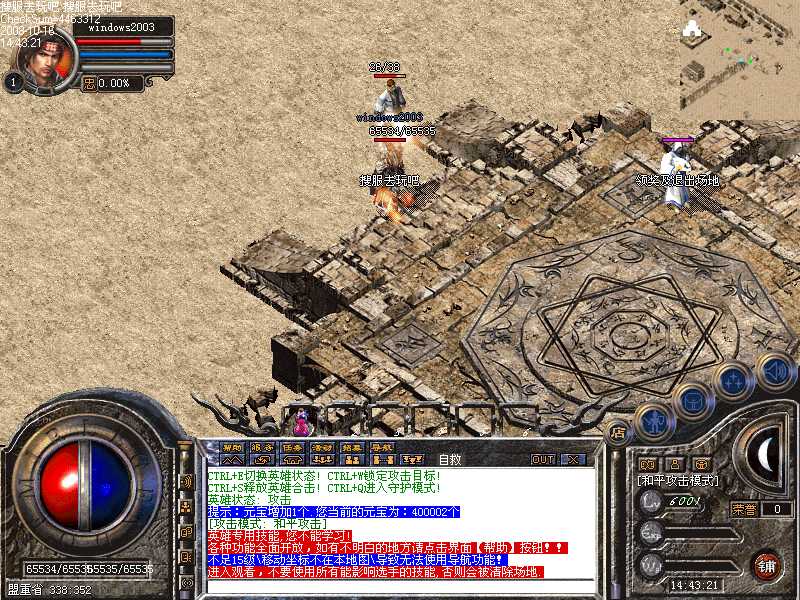800x600 pixels.
Task: Open the 任务 quest button
Action: click(292, 447)
